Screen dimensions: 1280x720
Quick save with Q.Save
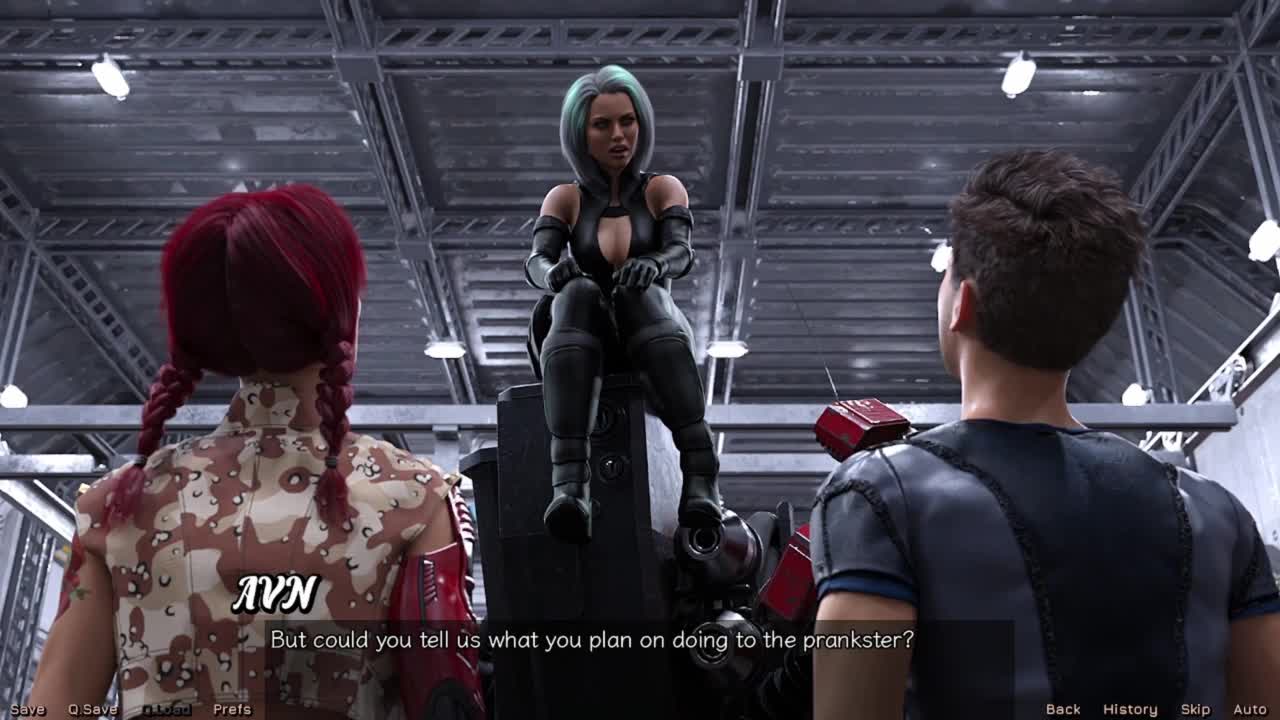(93, 709)
